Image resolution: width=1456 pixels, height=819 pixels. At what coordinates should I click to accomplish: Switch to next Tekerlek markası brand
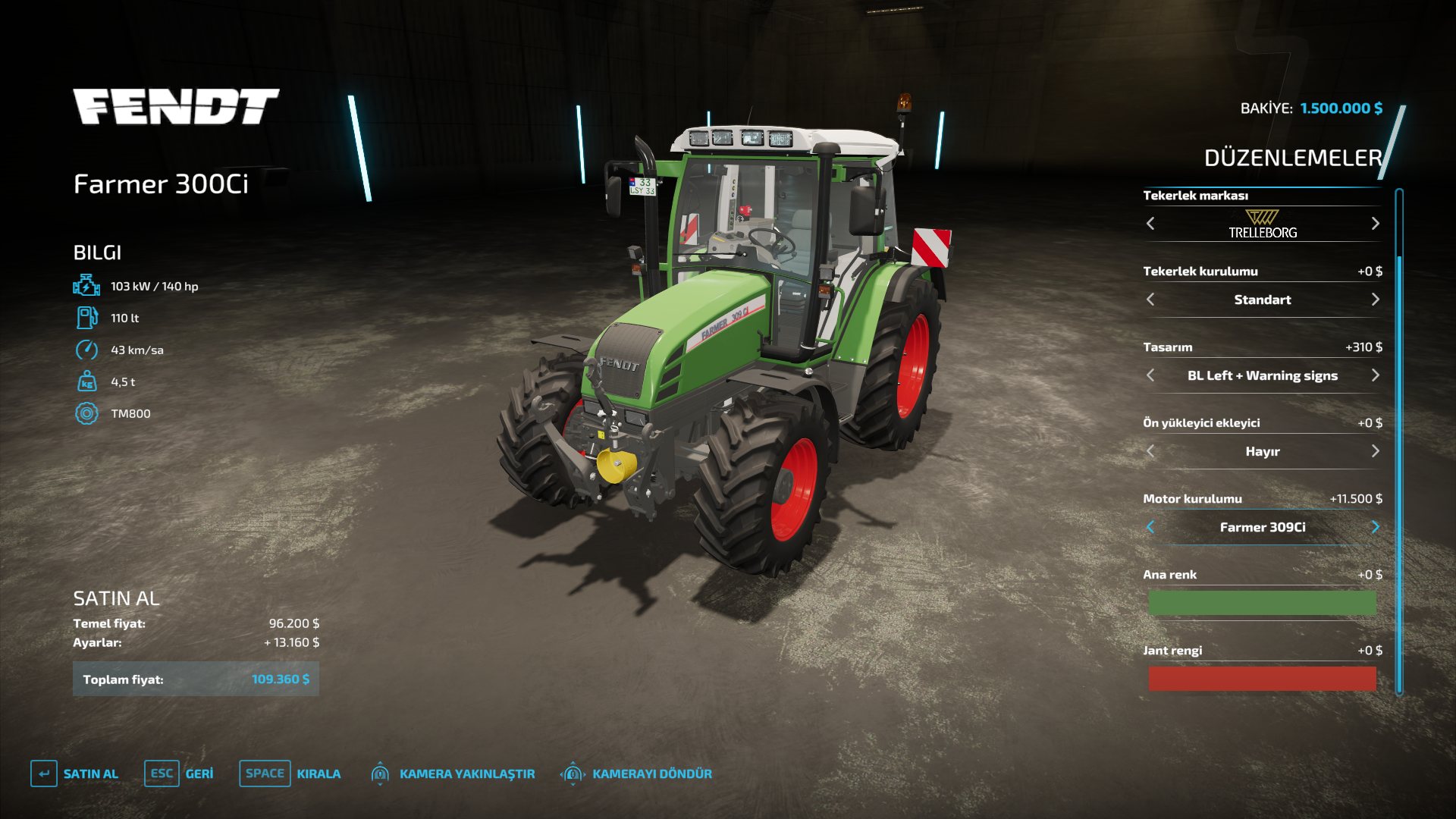tap(1375, 224)
